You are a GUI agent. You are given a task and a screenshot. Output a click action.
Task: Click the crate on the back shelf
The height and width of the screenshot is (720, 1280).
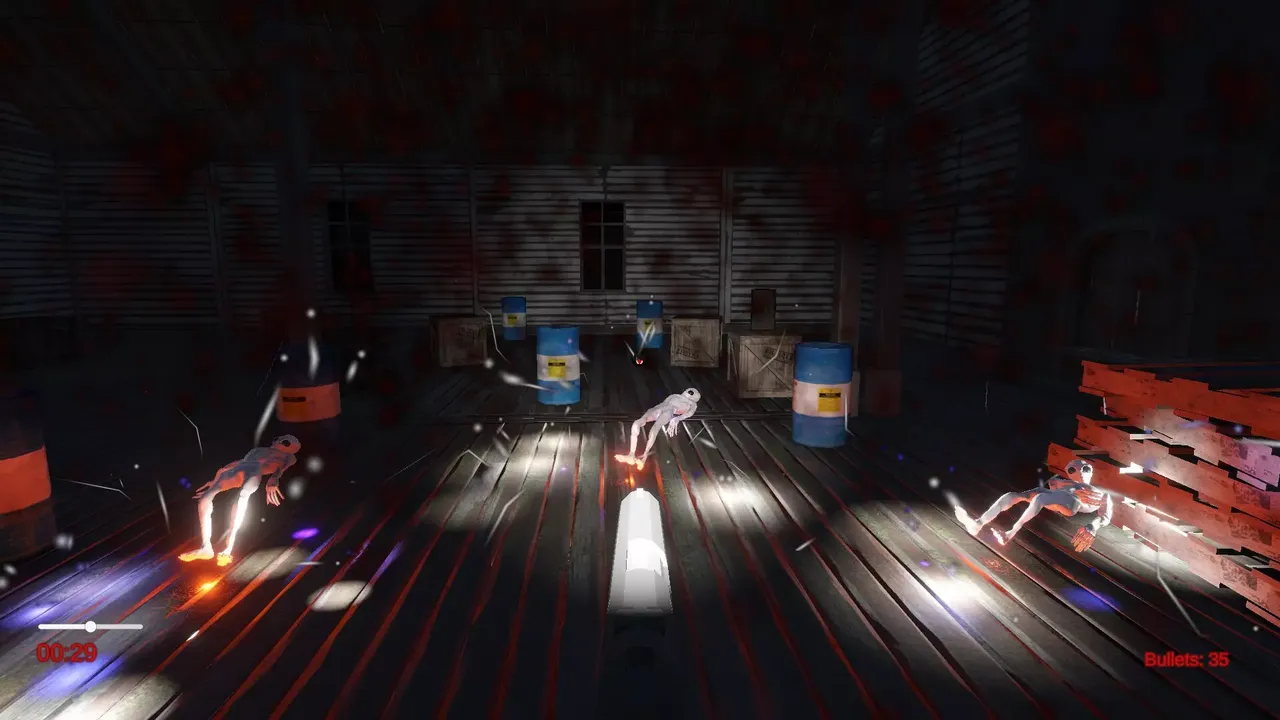pos(763,308)
